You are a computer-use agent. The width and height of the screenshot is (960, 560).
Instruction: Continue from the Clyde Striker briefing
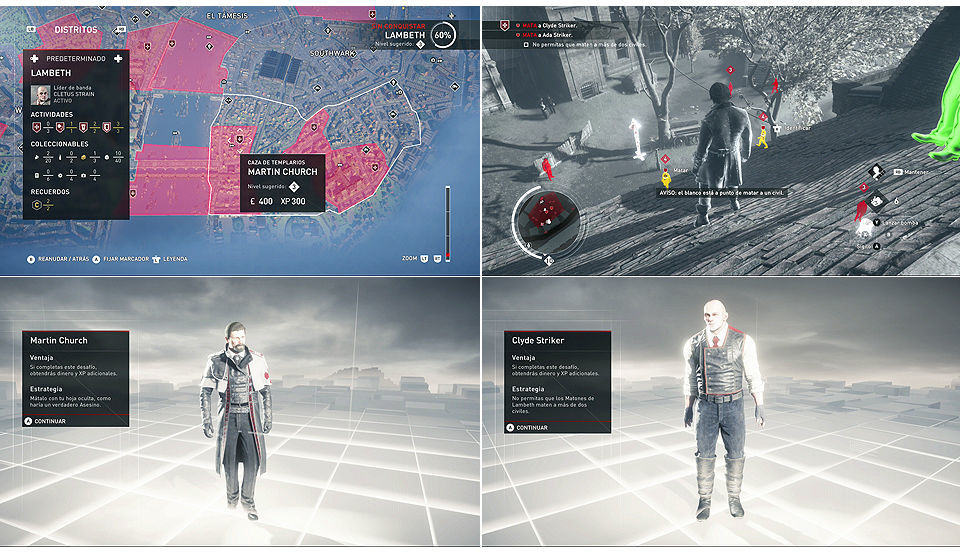[x=532, y=427]
